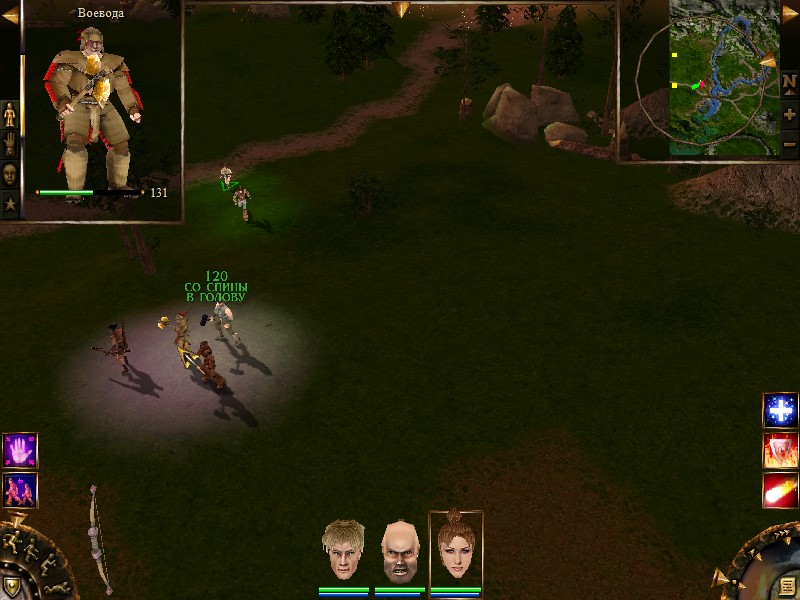Image resolution: width=800 pixels, height=600 pixels.
Task: Select the bald party member portrait
Action: pyautogui.click(x=398, y=551)
